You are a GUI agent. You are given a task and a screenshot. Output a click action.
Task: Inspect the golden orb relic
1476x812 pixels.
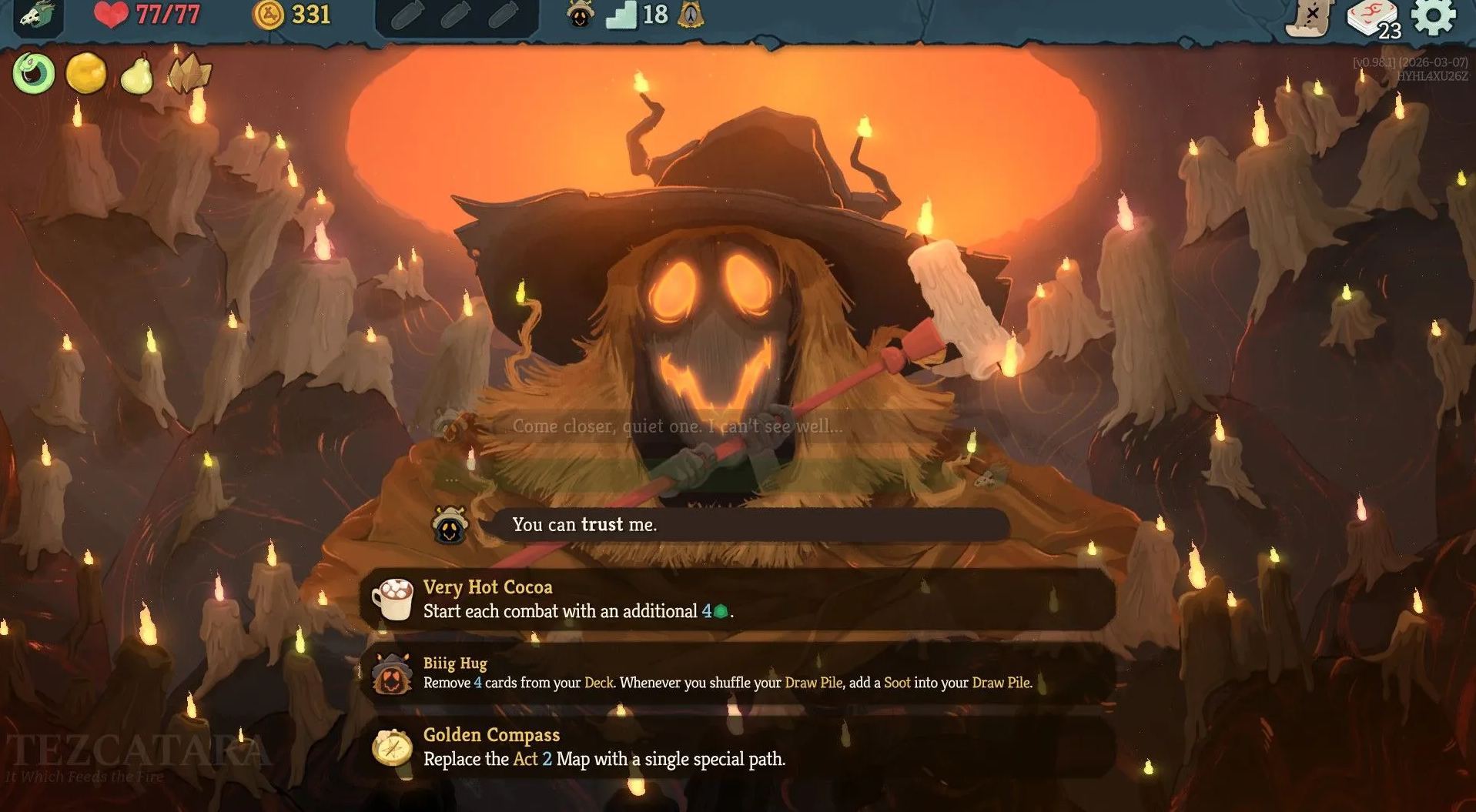pyautogui.click(x=86, y=74)
